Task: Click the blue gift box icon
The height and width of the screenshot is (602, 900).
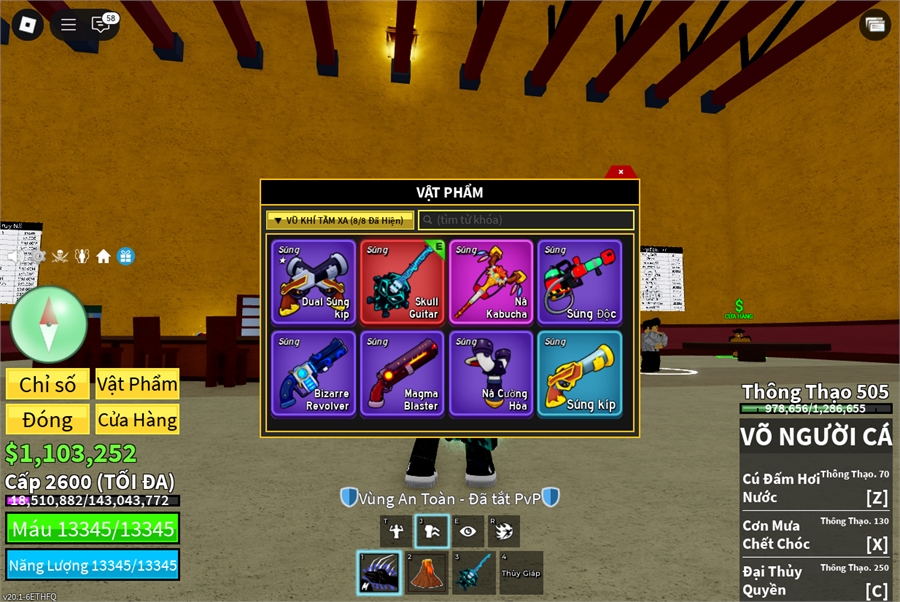Action: 125,257
